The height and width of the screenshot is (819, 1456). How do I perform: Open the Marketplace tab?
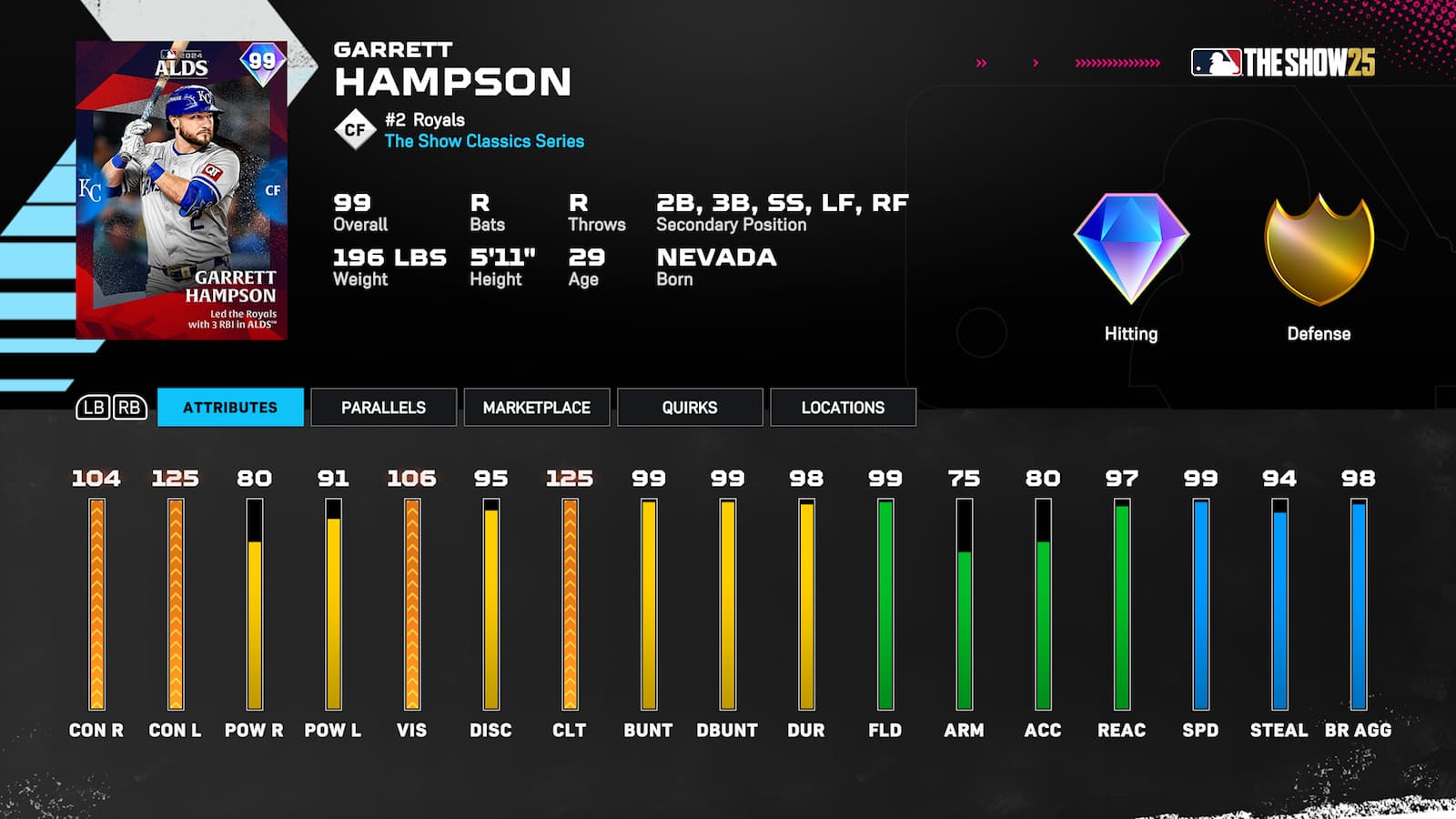click(x=536, y=408)
